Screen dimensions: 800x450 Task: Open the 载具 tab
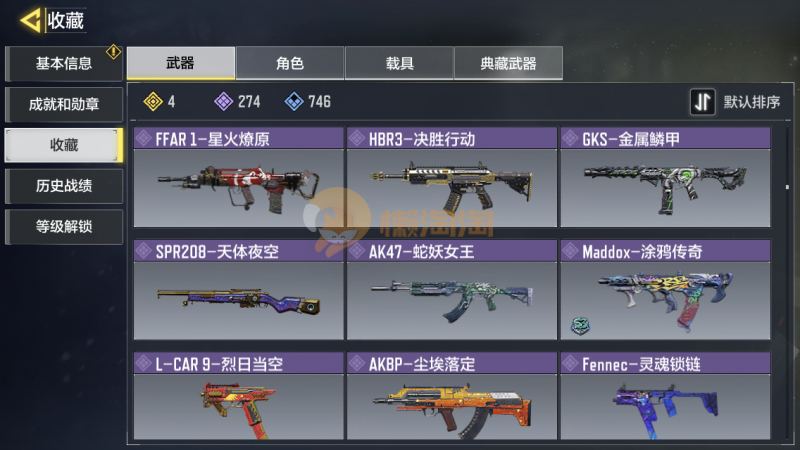[x=399, y=63]
